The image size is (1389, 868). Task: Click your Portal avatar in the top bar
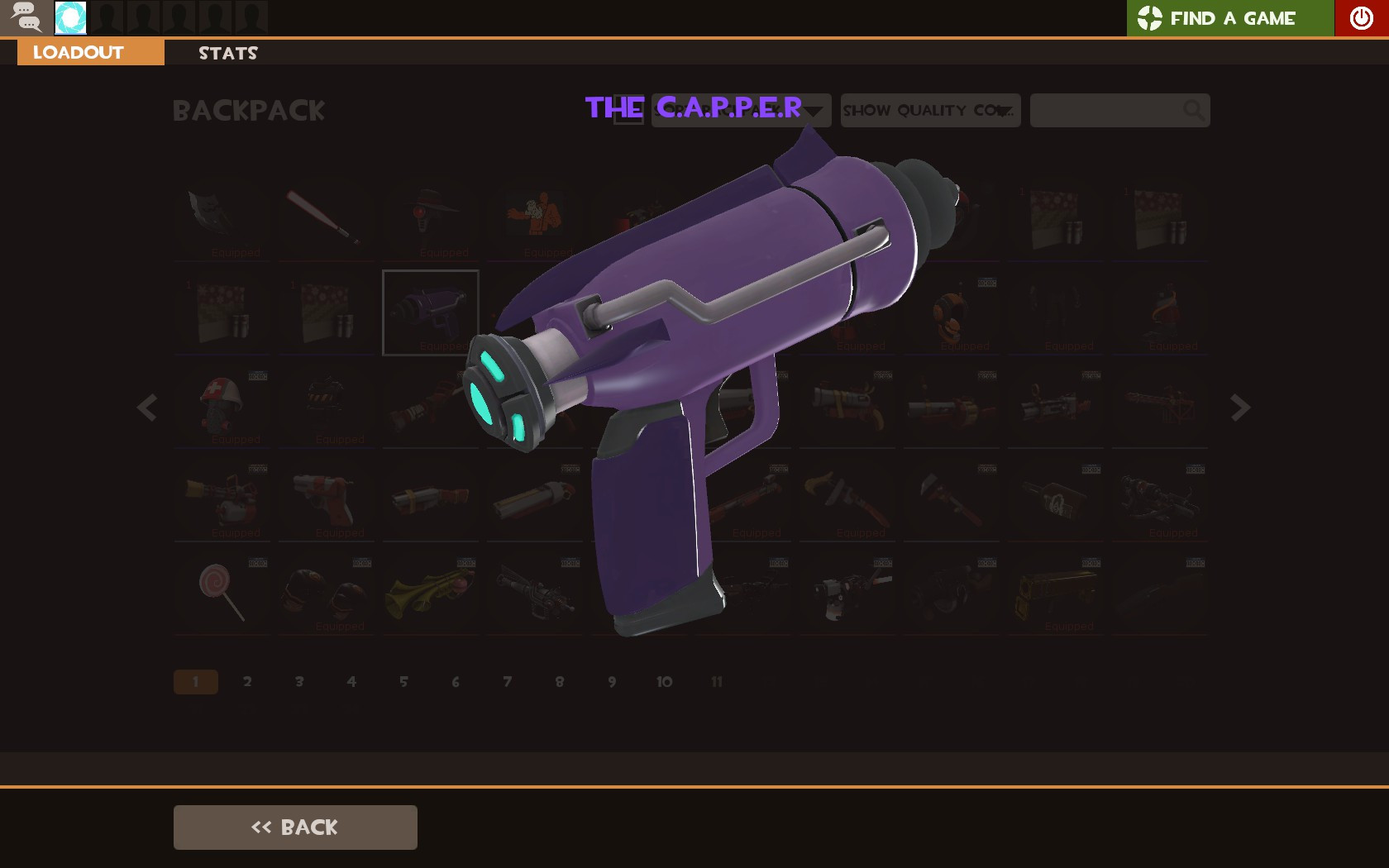tap(70, 17)
